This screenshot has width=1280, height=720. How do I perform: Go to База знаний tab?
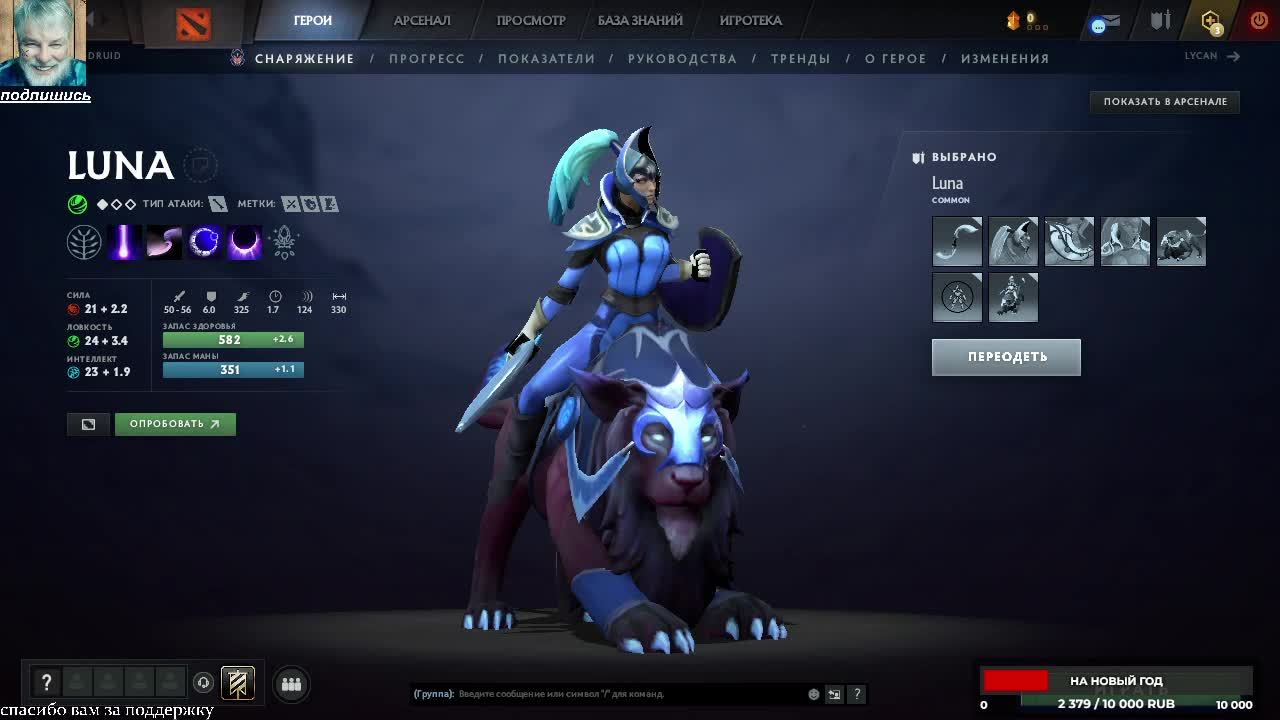(640, 20)
